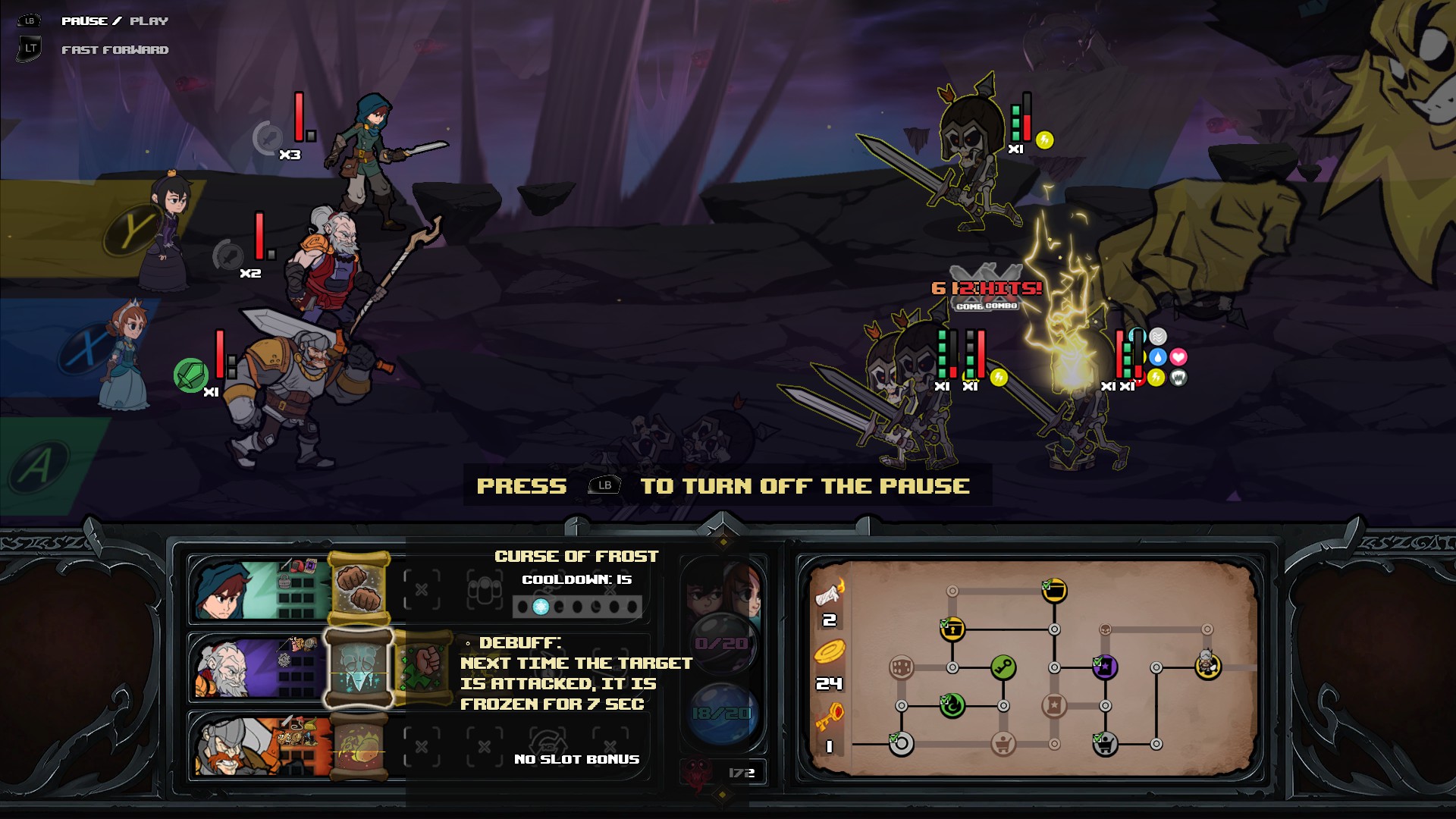Activate the knight's yellow fire skill scroll
The width and height of the screenshot is (1456, 819).
[x=359, y=746]
